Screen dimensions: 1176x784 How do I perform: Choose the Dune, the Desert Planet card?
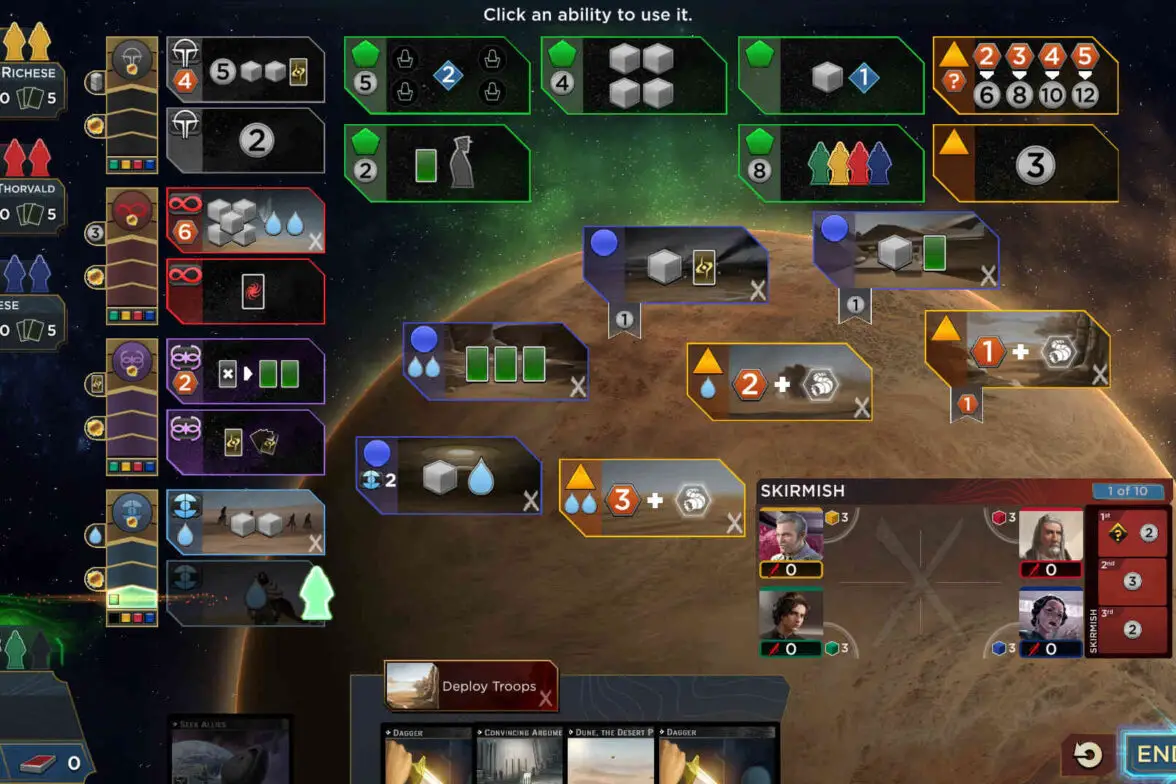click(x=611, y=756)
